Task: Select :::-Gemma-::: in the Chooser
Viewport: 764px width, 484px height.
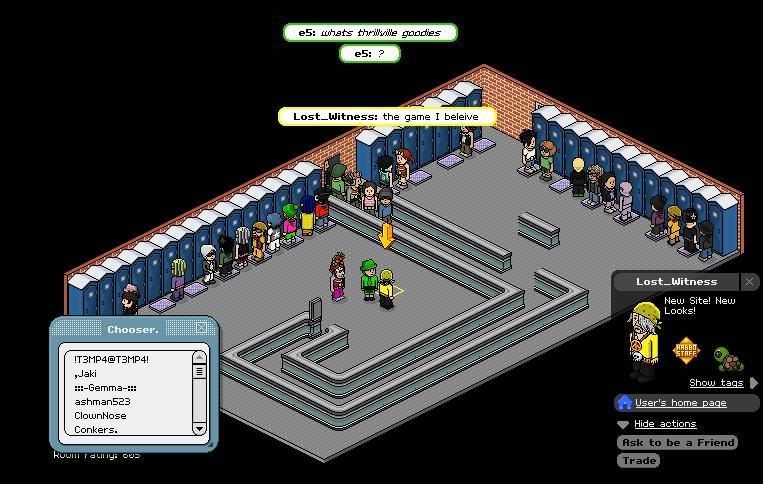Action: tap(105, 387)
